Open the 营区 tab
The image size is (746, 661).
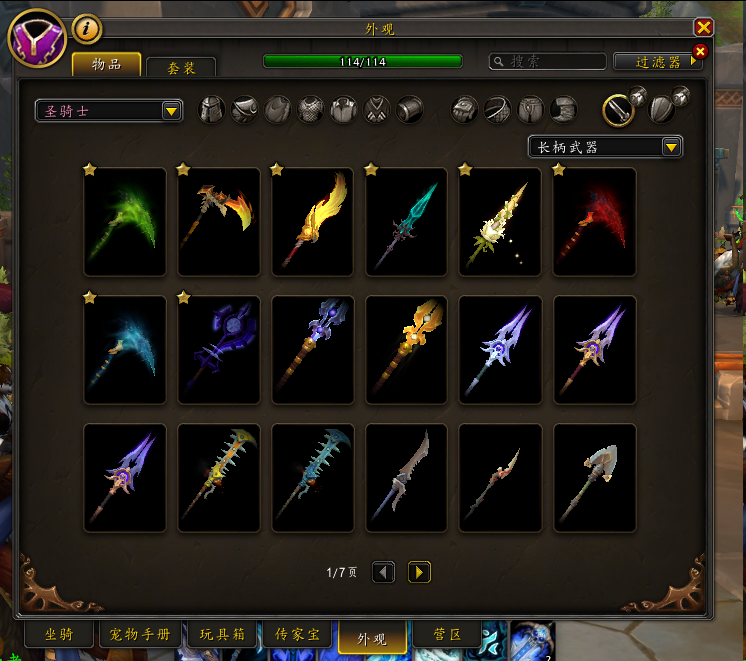pos(446,635)
